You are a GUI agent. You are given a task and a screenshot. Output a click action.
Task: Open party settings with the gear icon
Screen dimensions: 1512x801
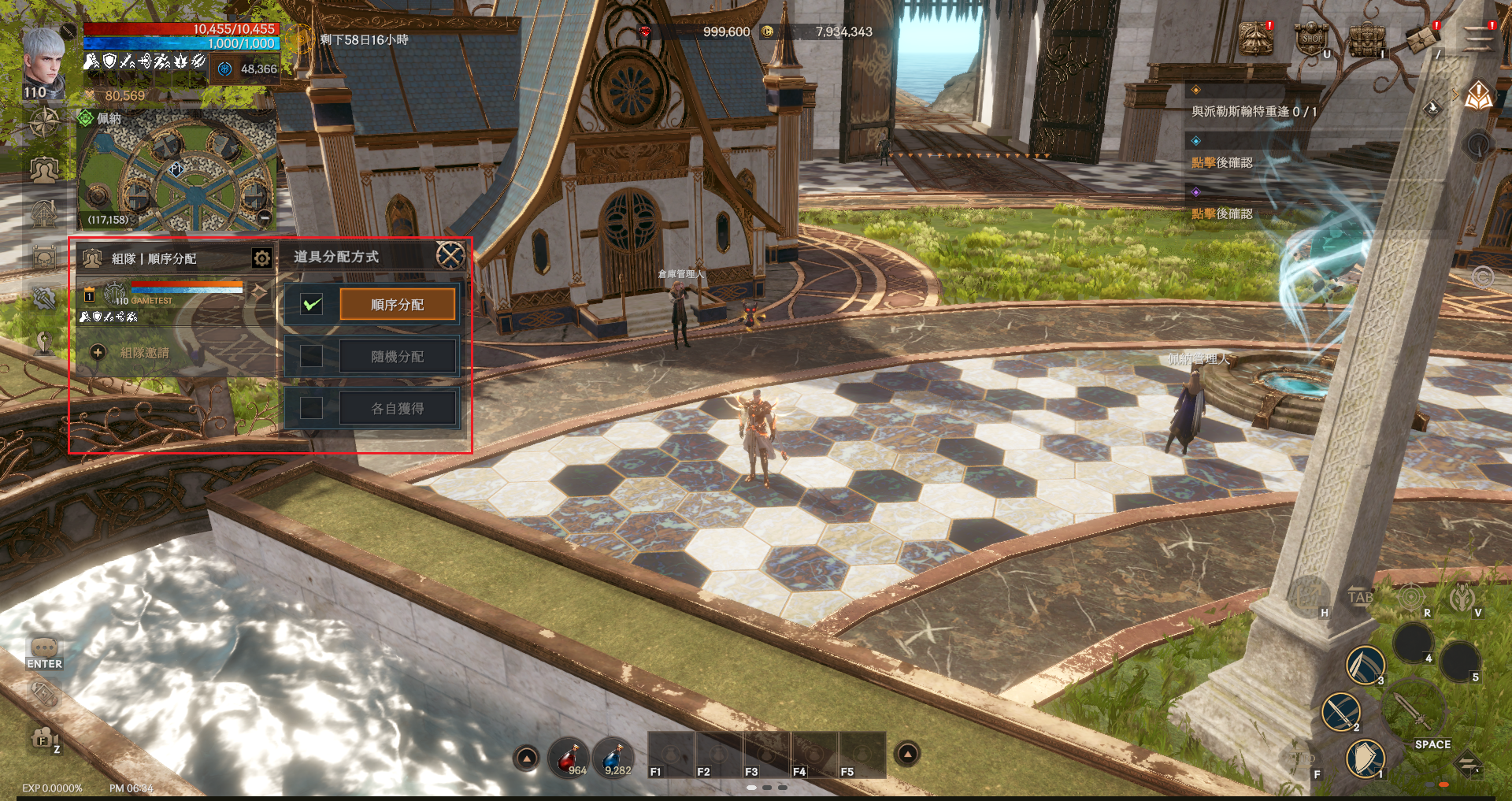261,258
